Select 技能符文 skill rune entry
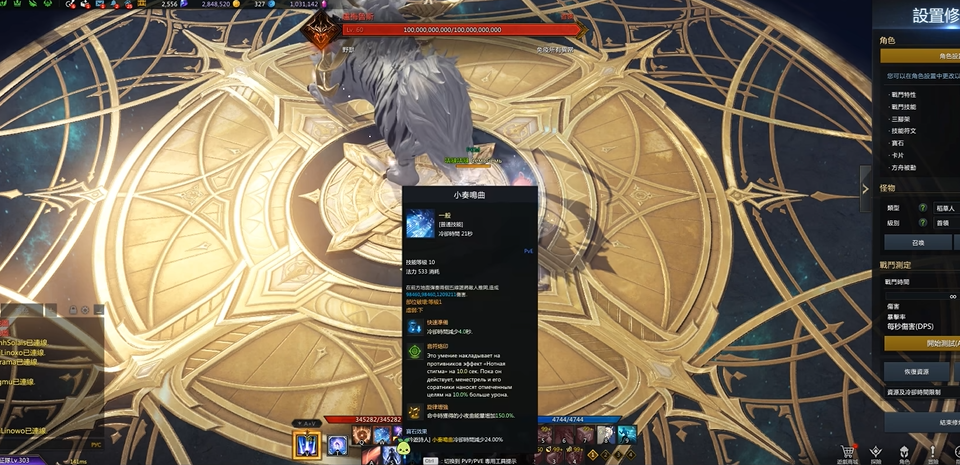The height and width of the screenshot is (465, 960). pyautogui.click(x=903, y=130)
